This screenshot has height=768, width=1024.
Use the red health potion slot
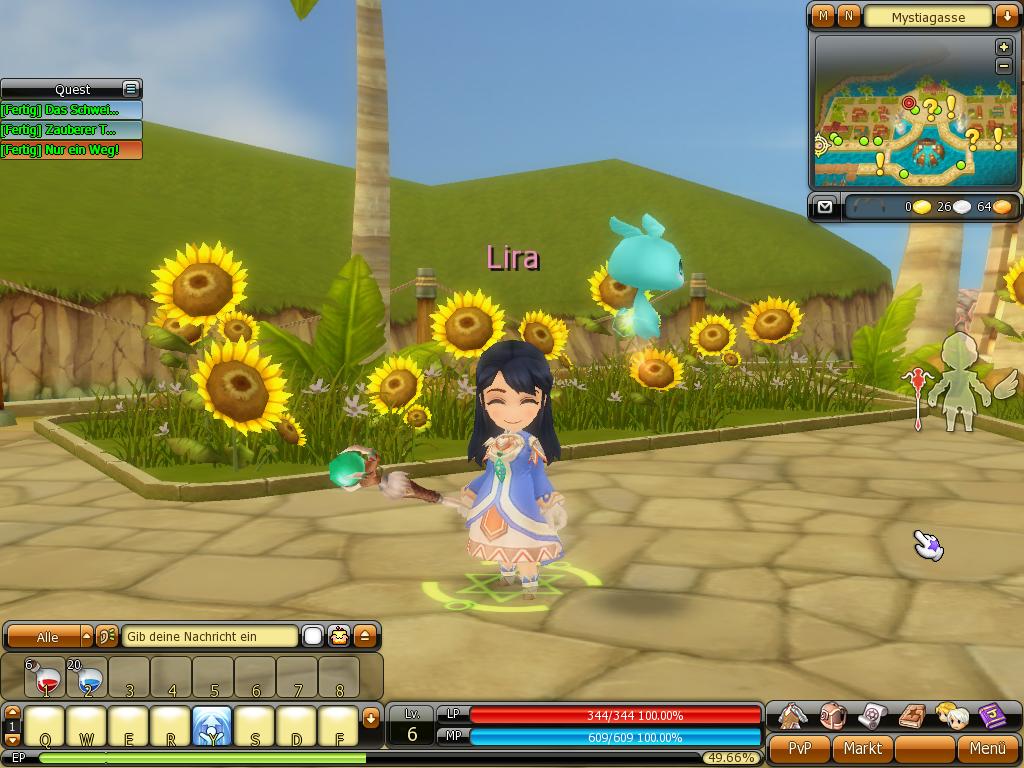[45, 678]
